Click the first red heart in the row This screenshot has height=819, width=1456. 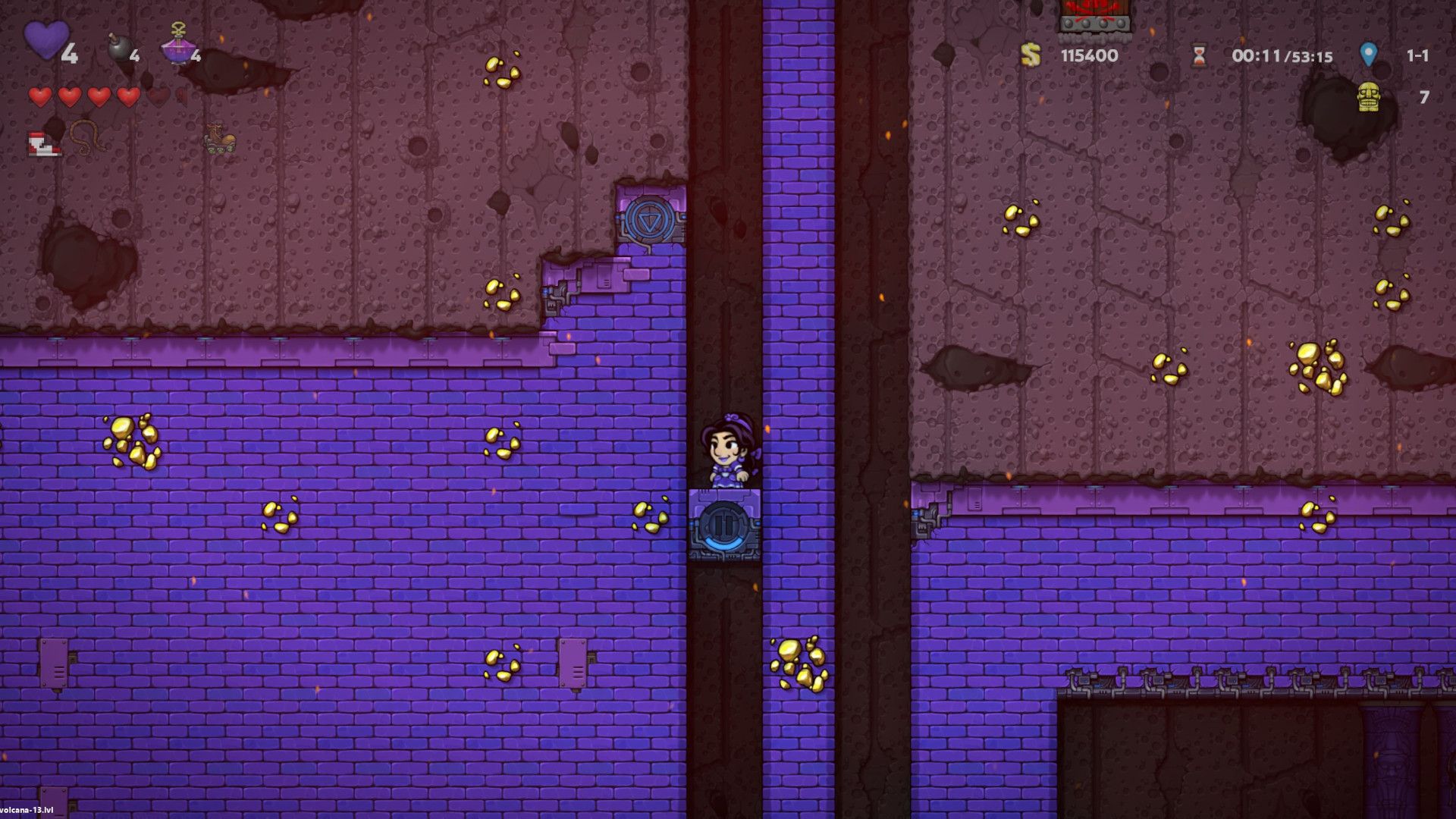39,97
